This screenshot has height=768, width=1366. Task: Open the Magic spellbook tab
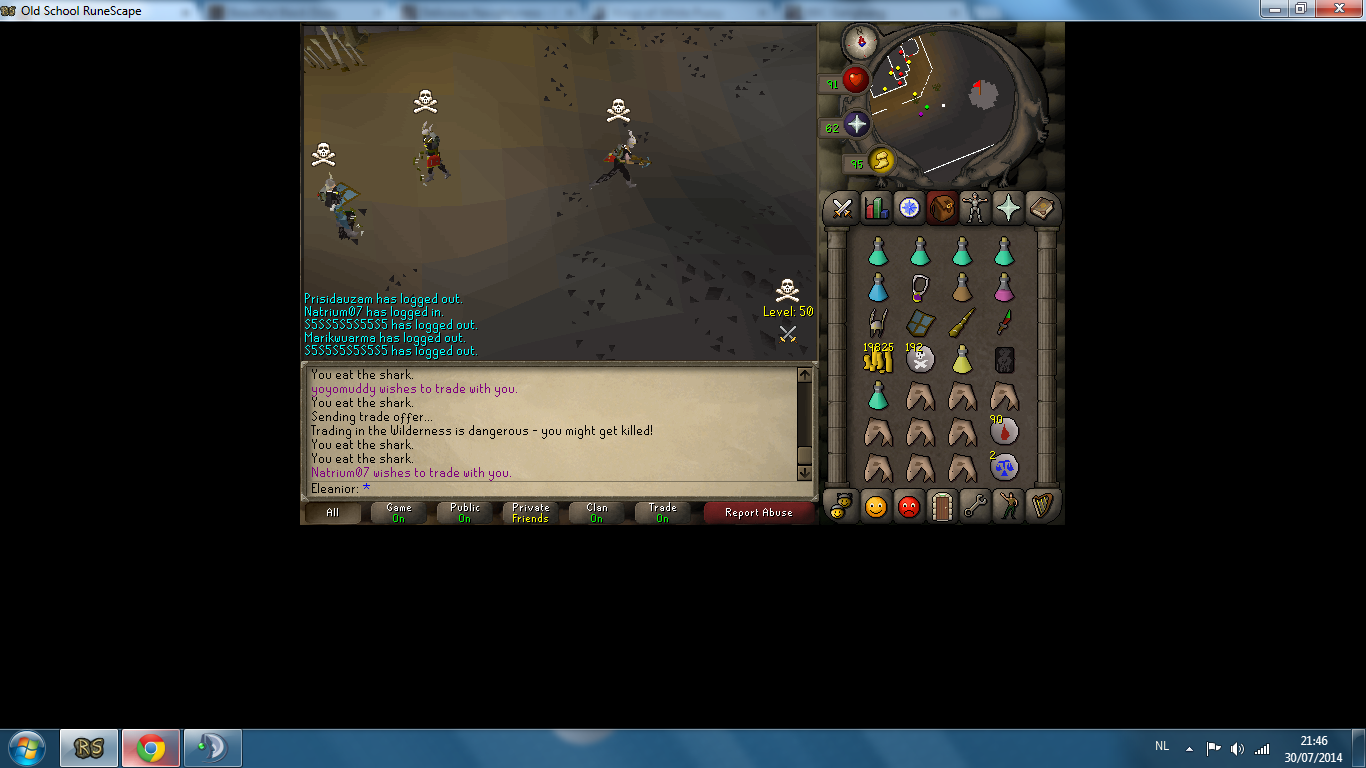(1041, 208)
